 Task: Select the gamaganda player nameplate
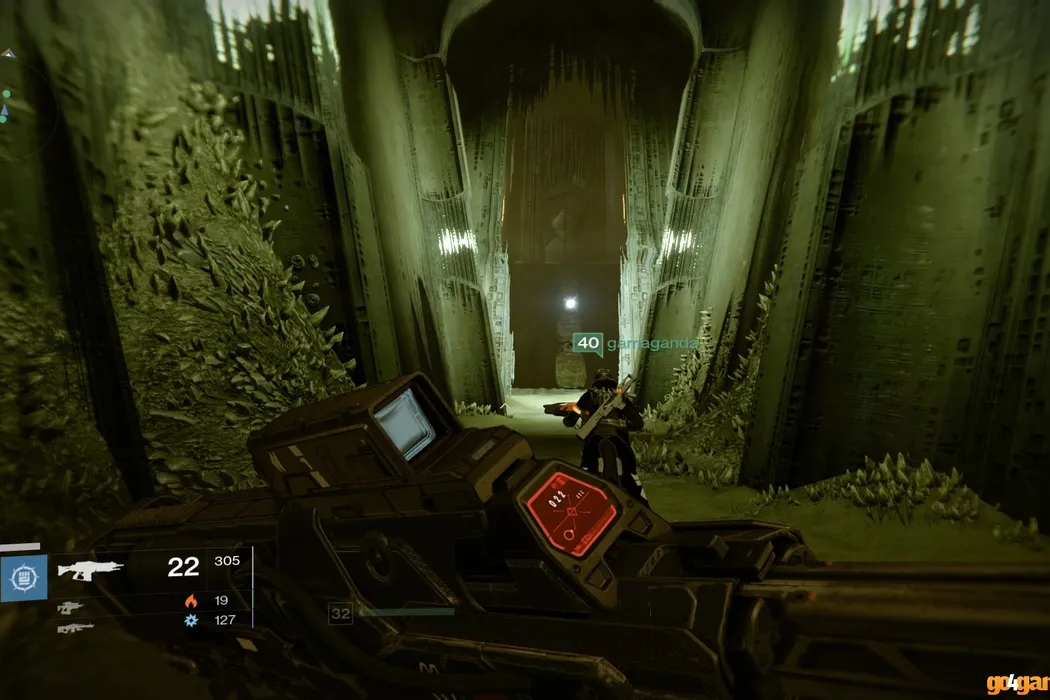click(634, 344)
